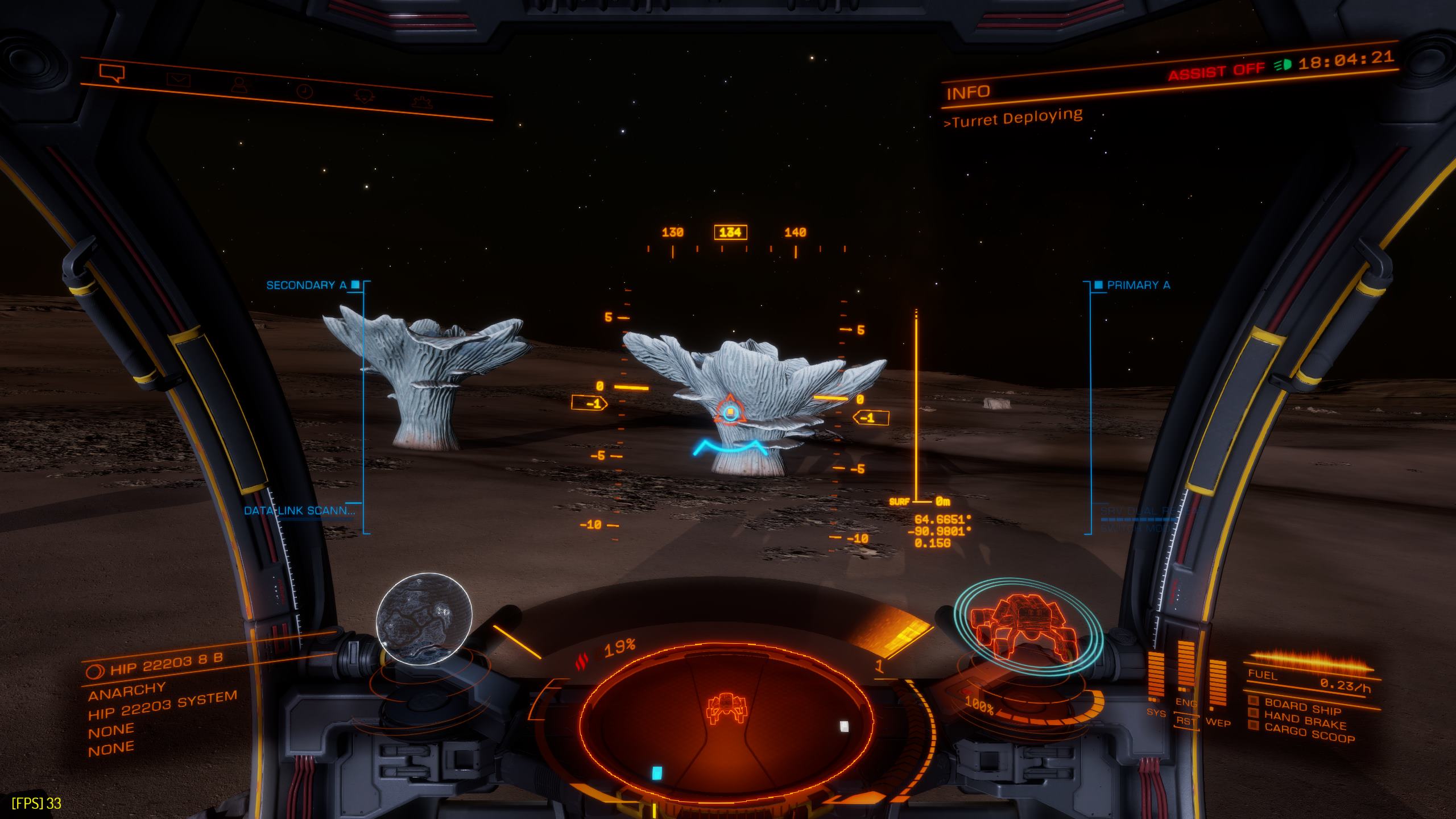The image size is (1456, 819).
Task: Open the chat speech bubble tab
Action: pyautogui.click(x=111, y=73)
